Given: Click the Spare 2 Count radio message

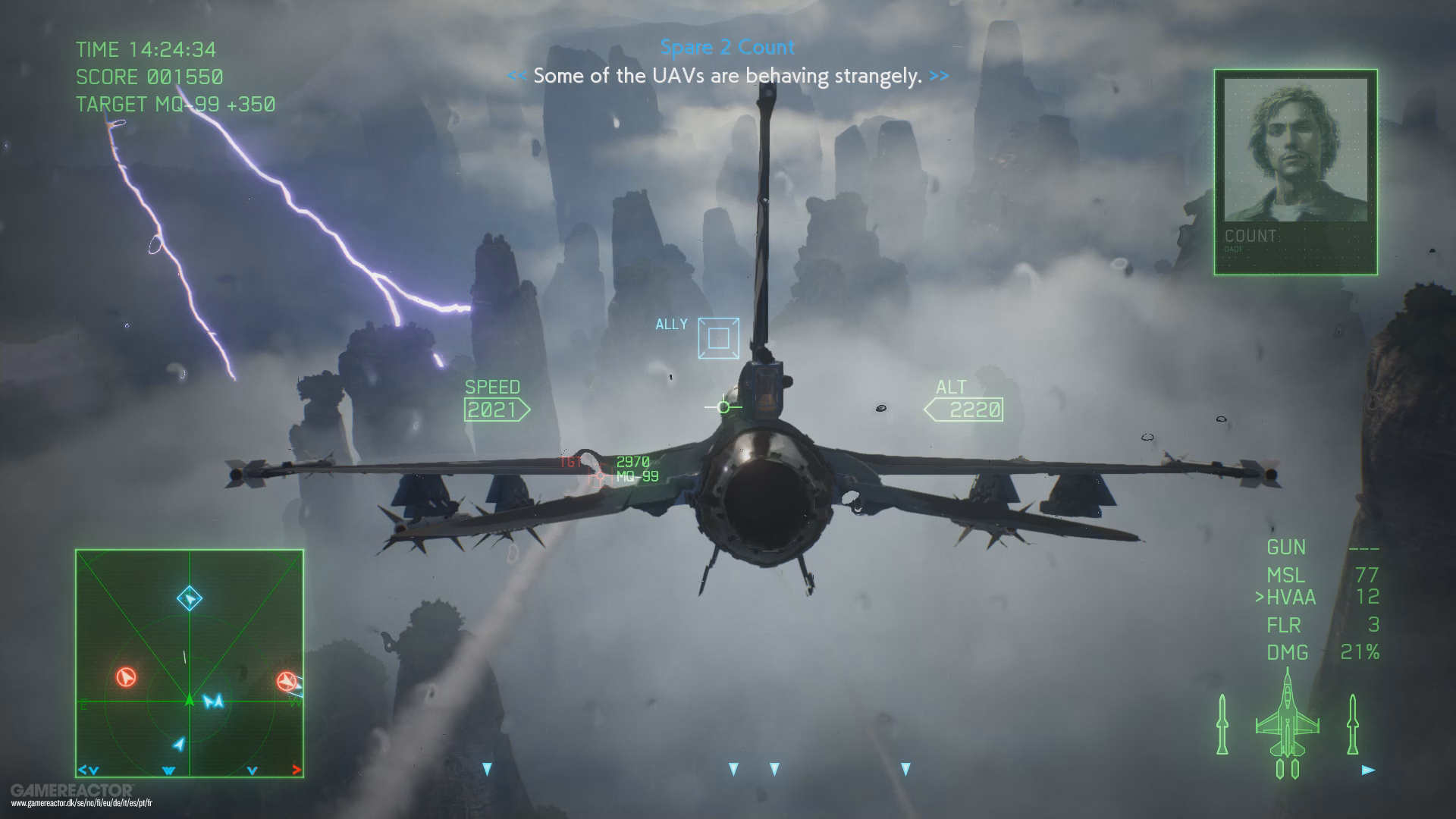Looking at the screenshot, I should (726, 47).
